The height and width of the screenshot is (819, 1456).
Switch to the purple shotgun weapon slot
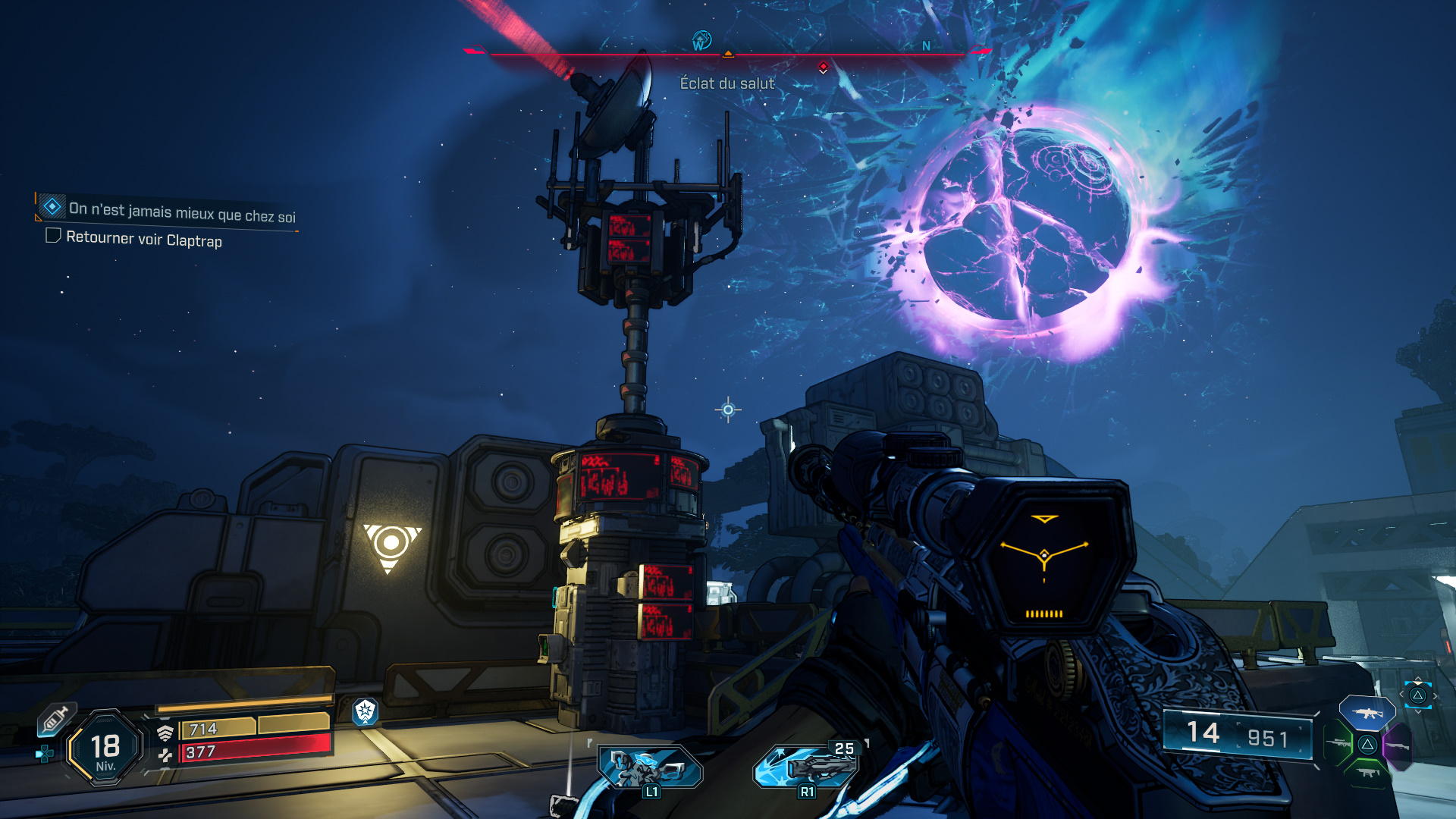point(1398,747)
